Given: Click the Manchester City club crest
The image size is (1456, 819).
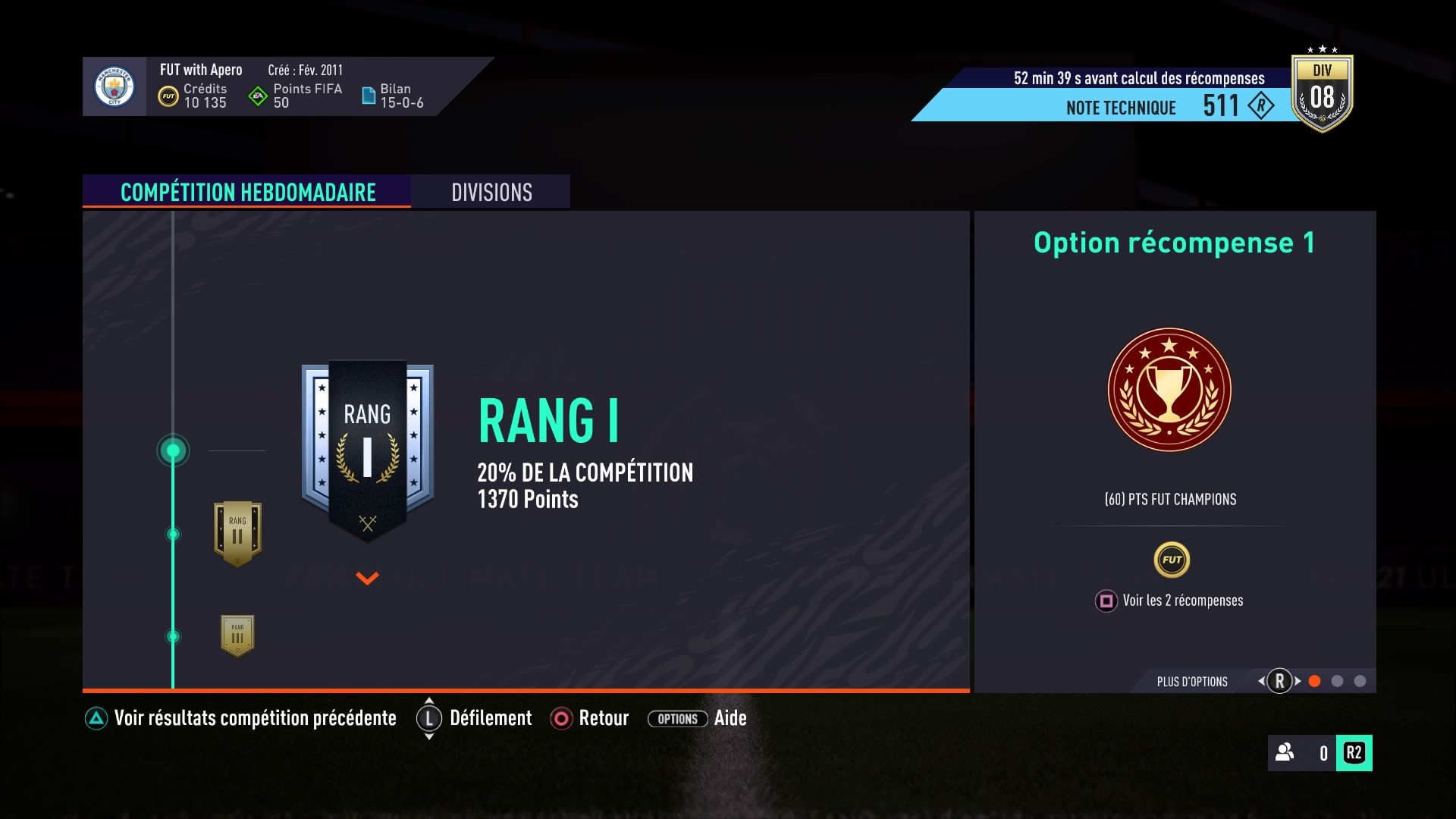Looking at the screenshot, I should [114, 86].
